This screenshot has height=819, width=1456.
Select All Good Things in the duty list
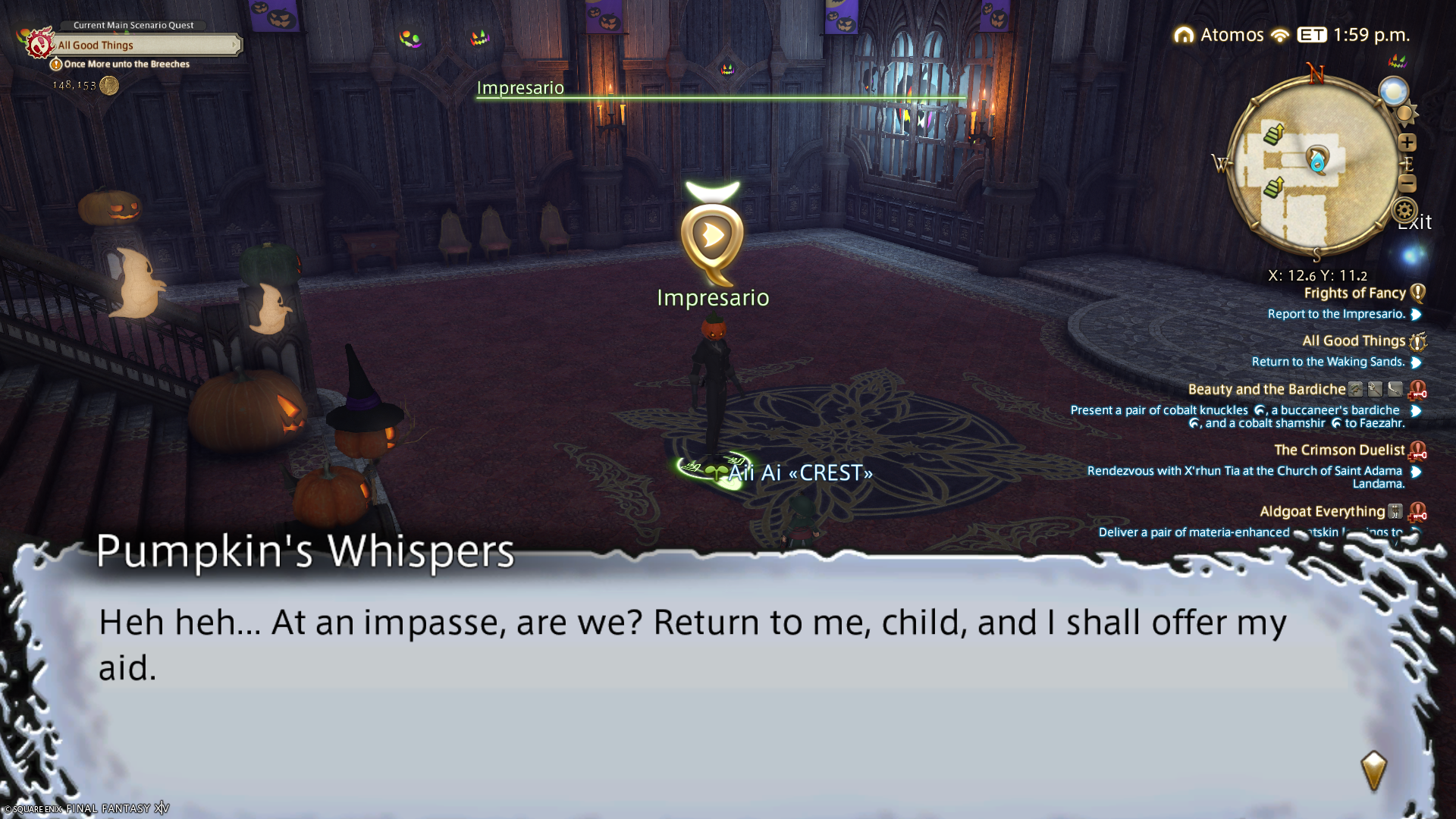[x=1353, y=341]
